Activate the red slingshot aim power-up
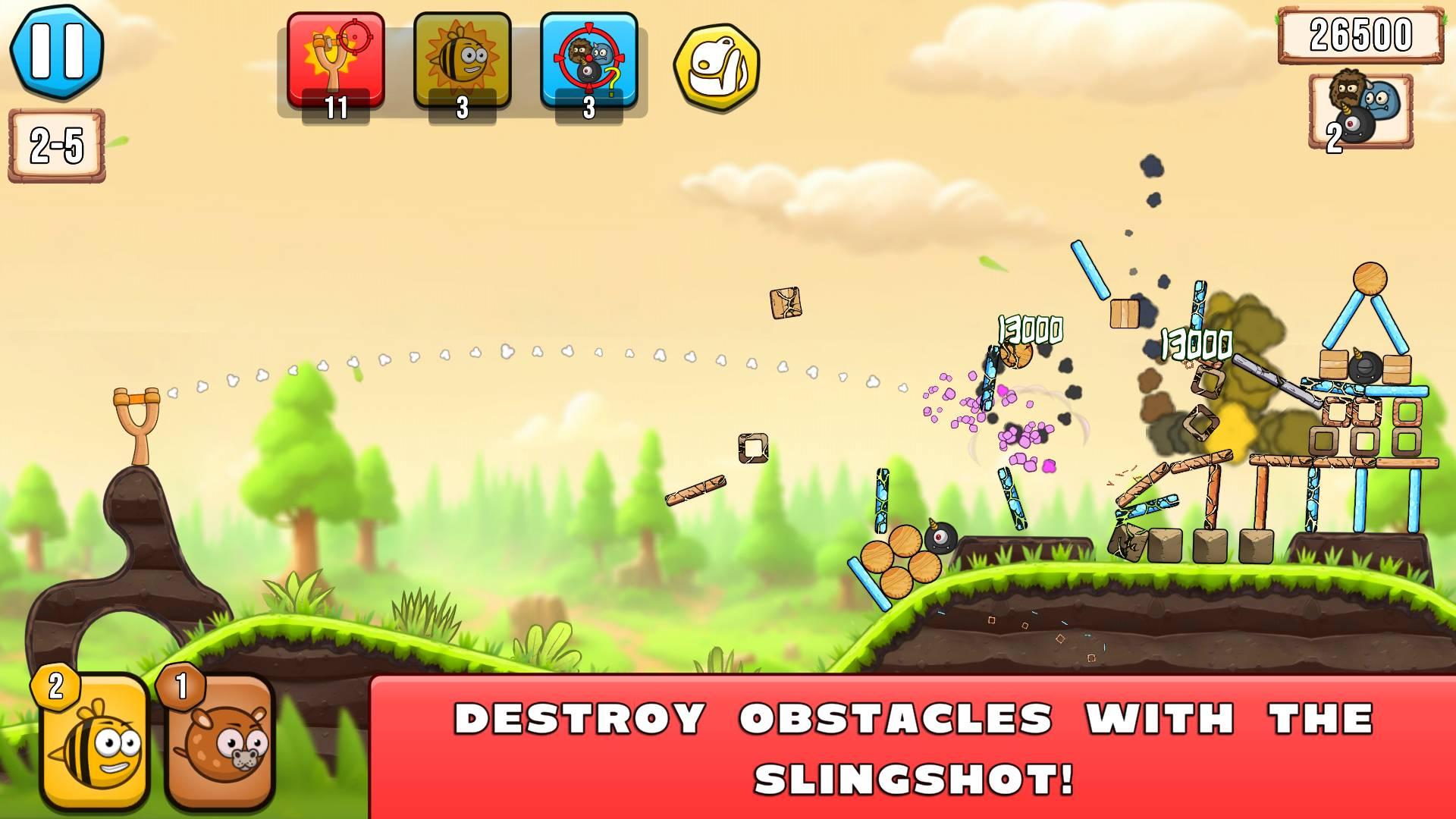 click(336, 62)
